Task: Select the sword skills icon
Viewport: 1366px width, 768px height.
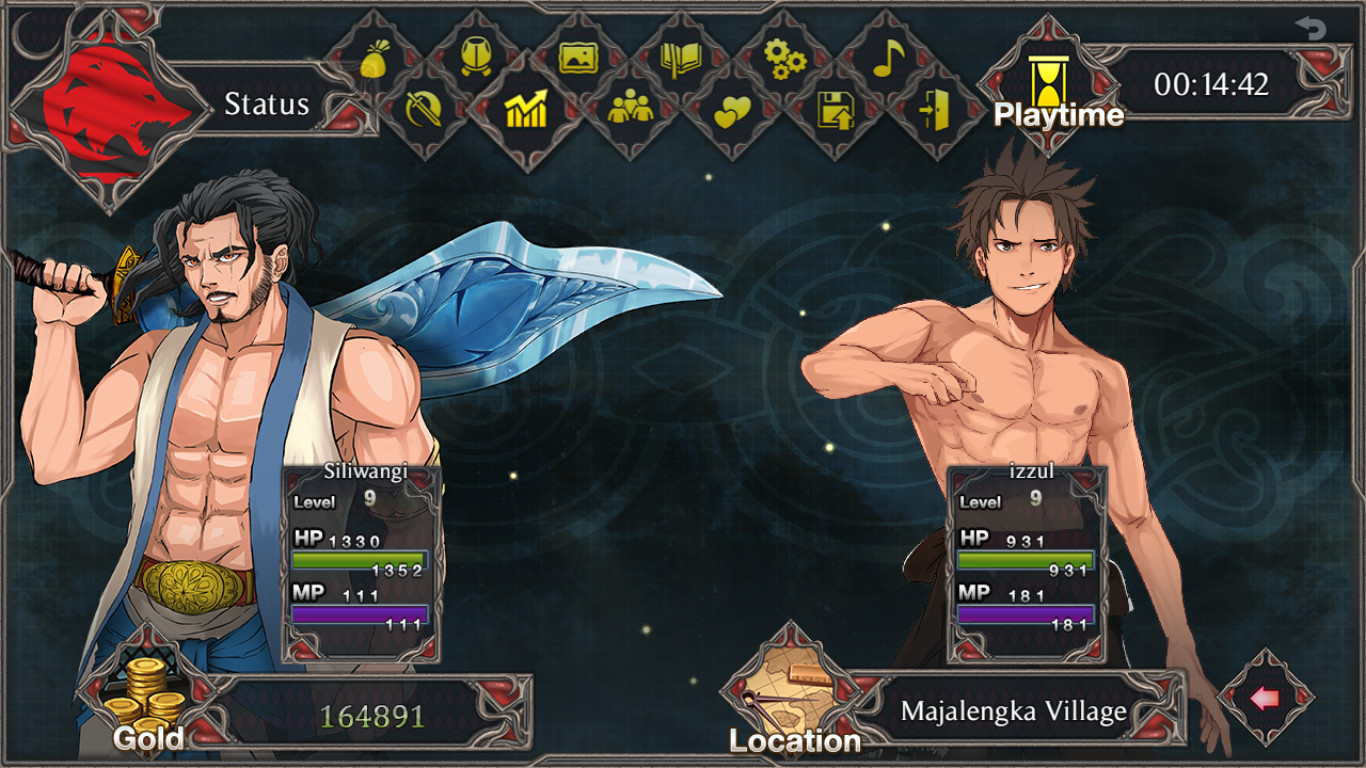Action: click(424, 109)
